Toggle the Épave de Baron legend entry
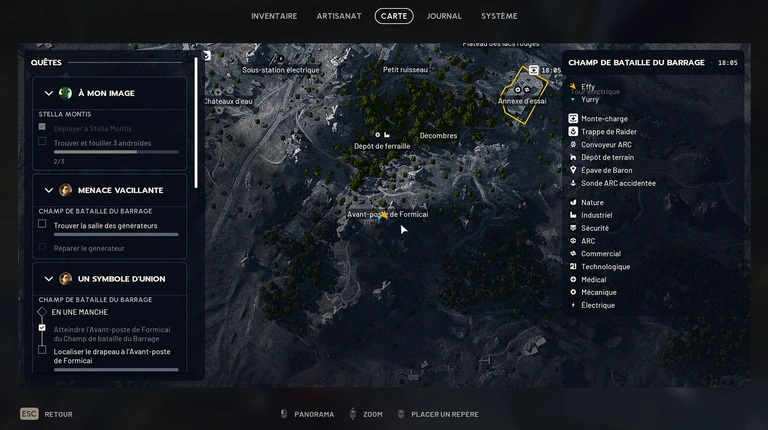Viewport: 768px width, 430px height. 606,171
